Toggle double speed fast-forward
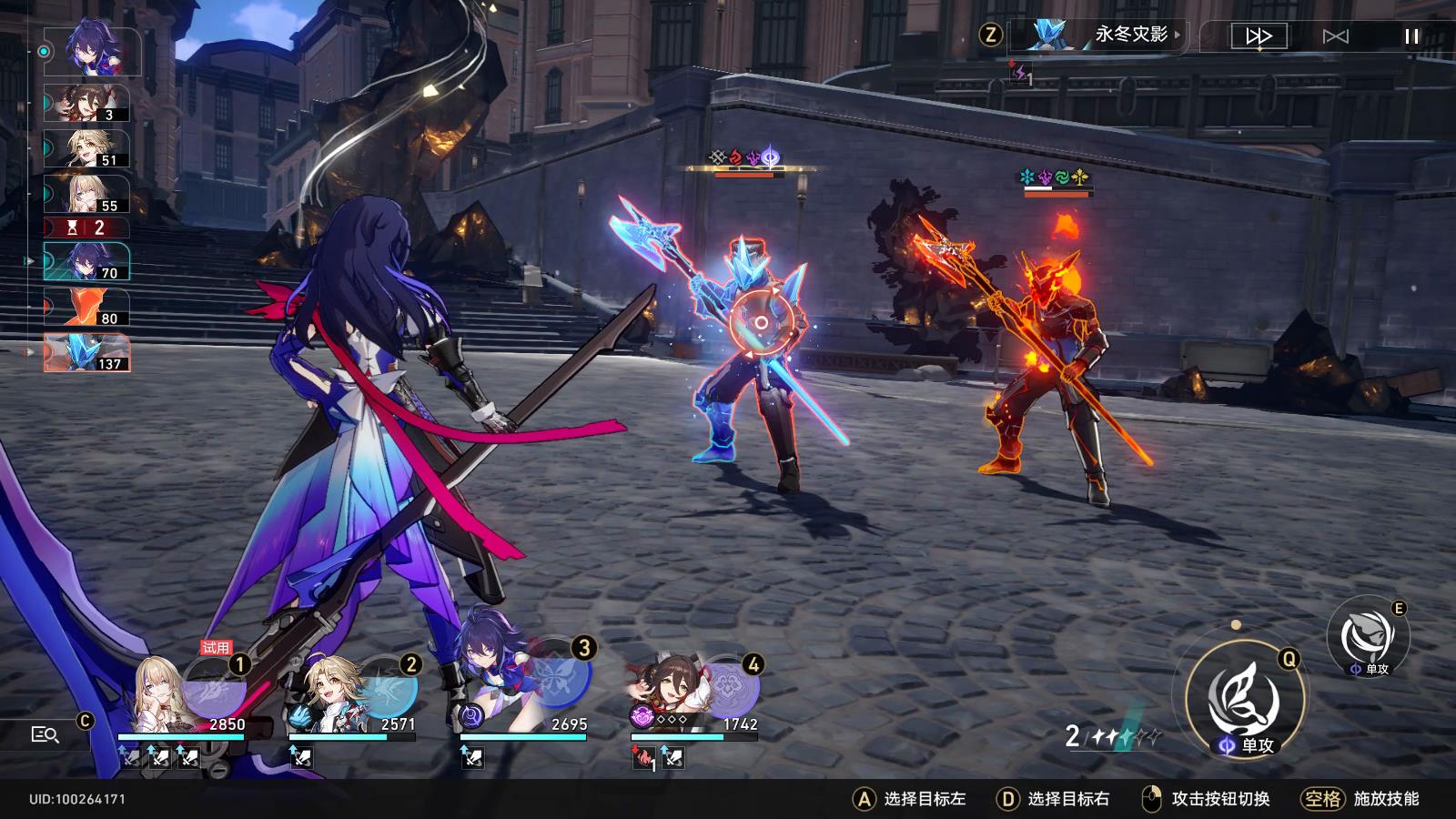 tap(1259, 36)
